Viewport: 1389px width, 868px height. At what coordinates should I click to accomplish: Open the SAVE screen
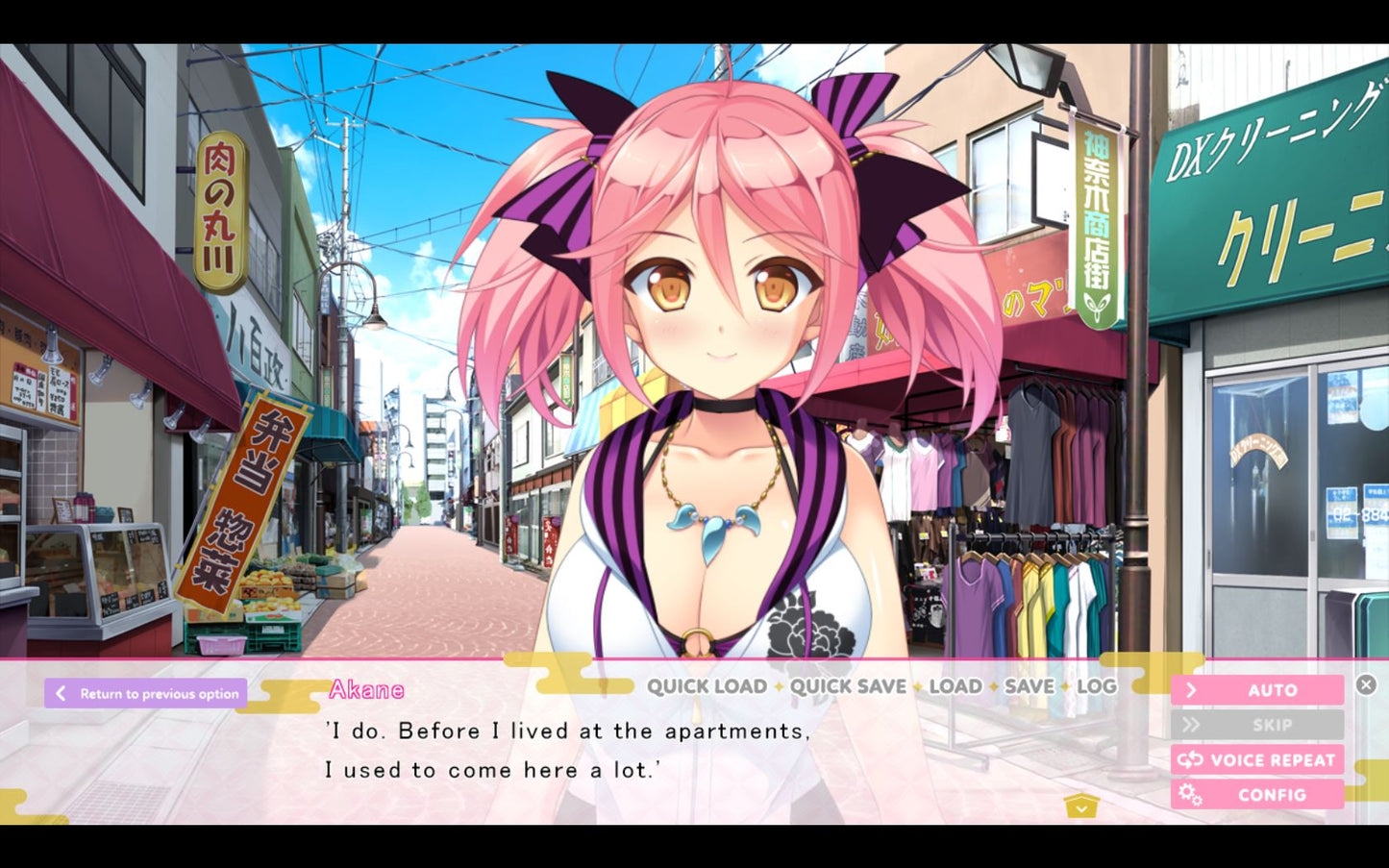tap(1029, 686)
